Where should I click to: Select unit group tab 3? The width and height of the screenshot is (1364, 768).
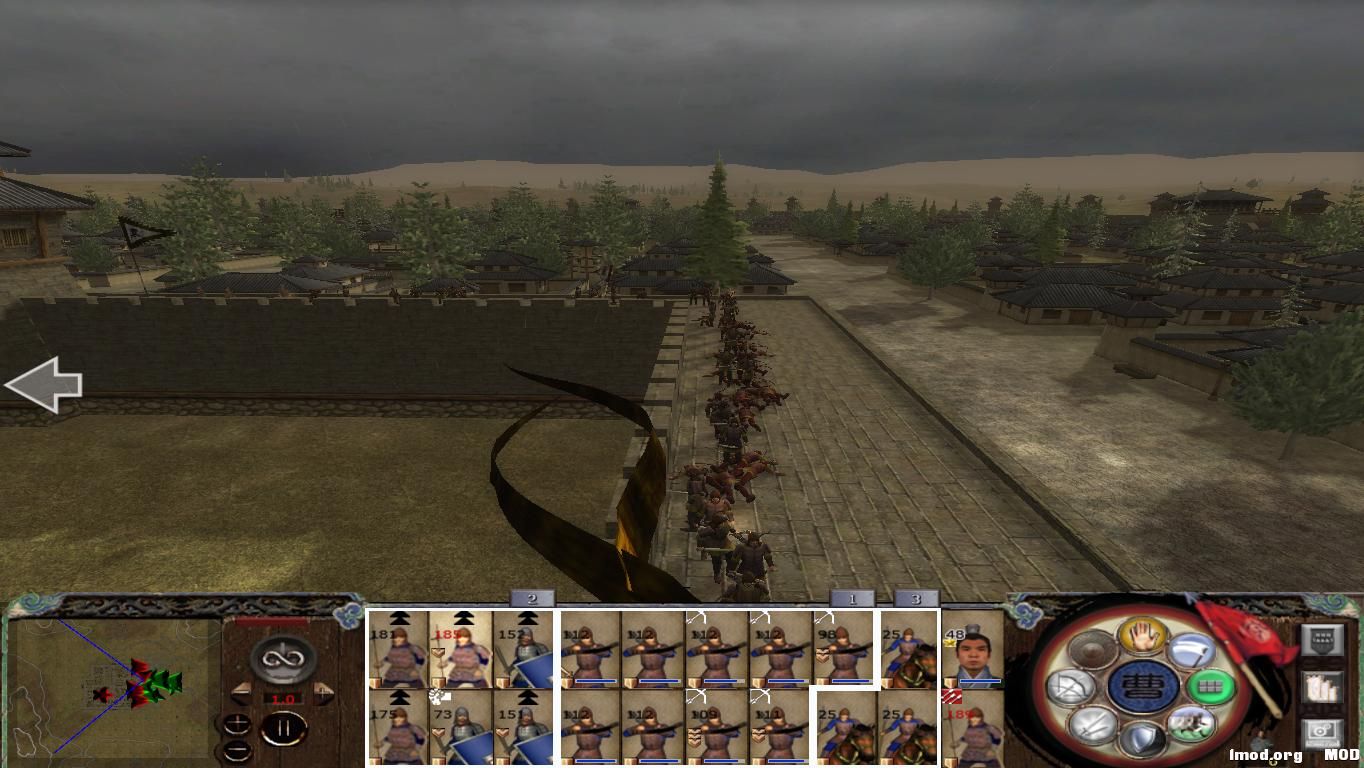tap(915, 599)
